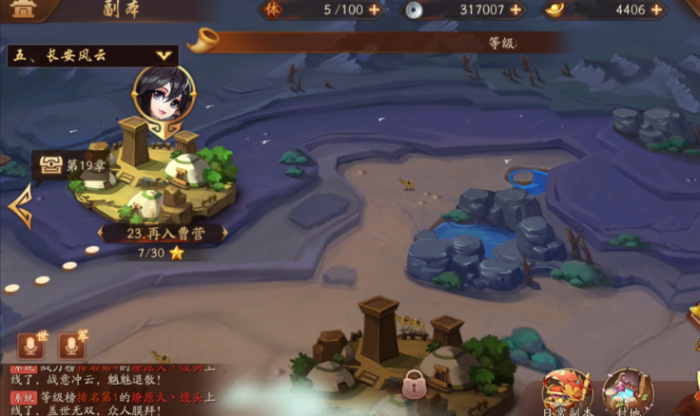
Task: Activate the guild voice chat microphone
Action: pyautogui.click(x=71, y=346)
